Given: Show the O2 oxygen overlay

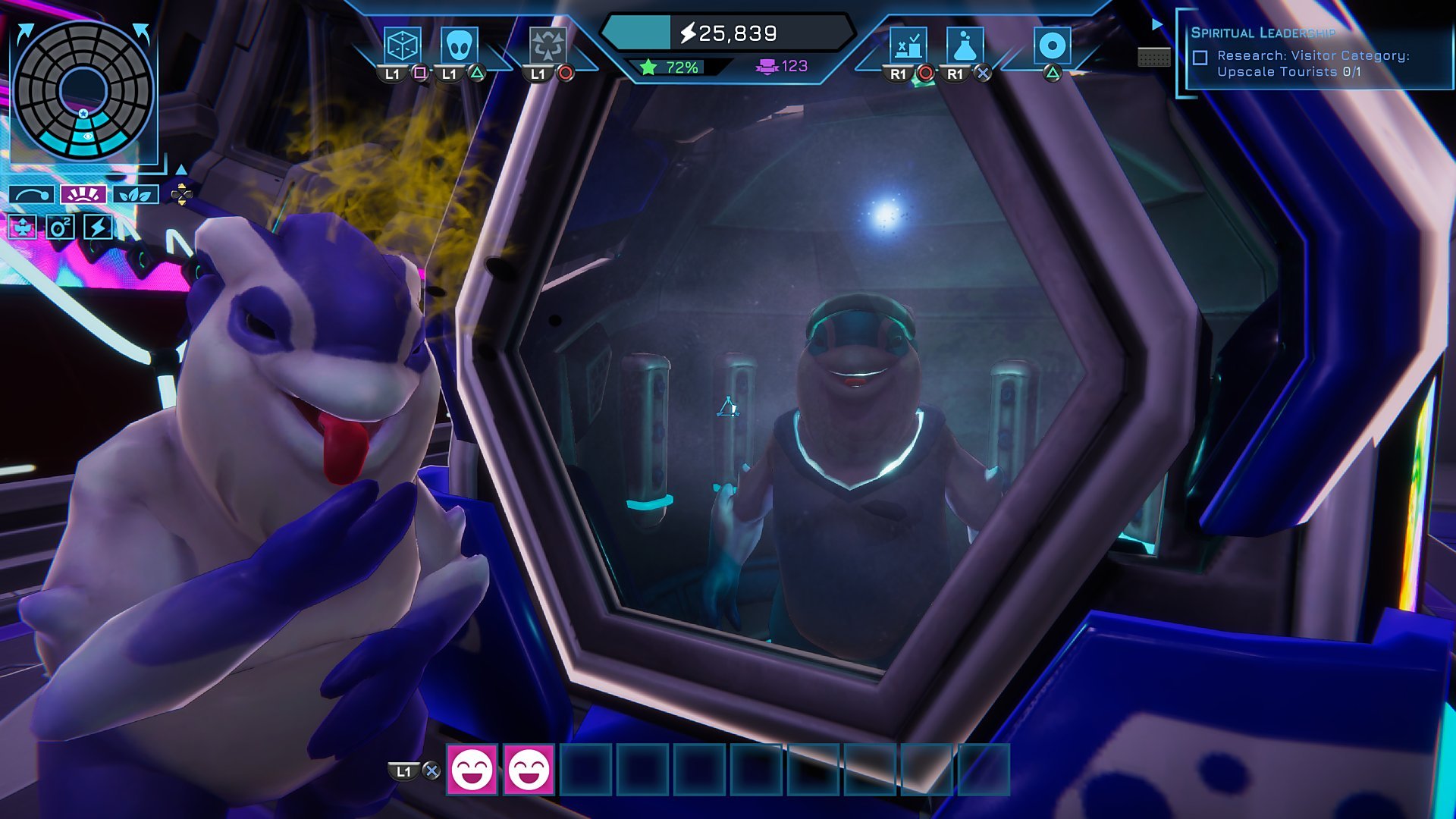Looking at the screenshot, I should click(x=60, y=227).
